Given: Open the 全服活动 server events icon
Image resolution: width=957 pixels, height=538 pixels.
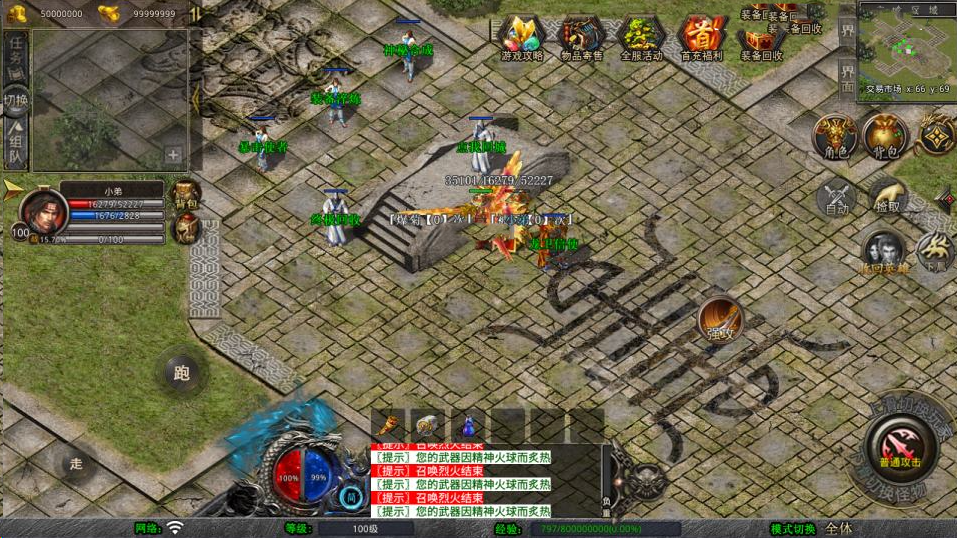Looking at the screenshot, I should 641,39.
